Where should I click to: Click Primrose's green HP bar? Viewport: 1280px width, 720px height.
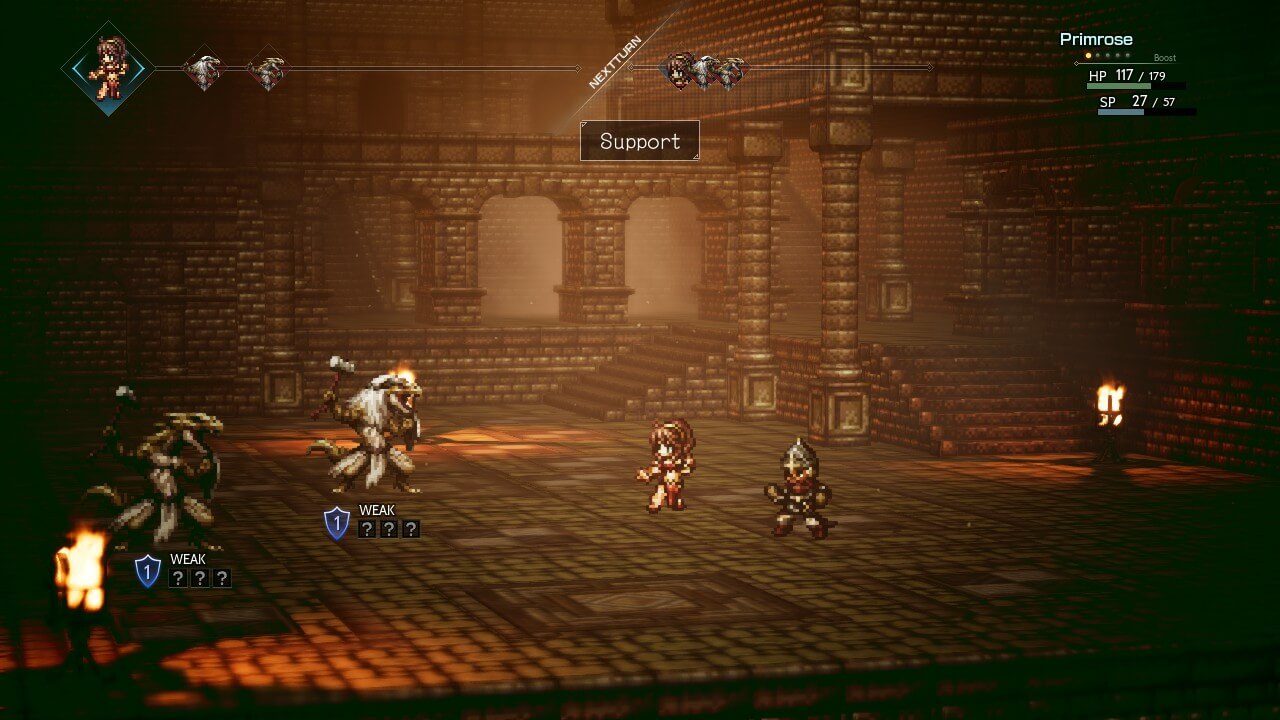(1118, 86)
